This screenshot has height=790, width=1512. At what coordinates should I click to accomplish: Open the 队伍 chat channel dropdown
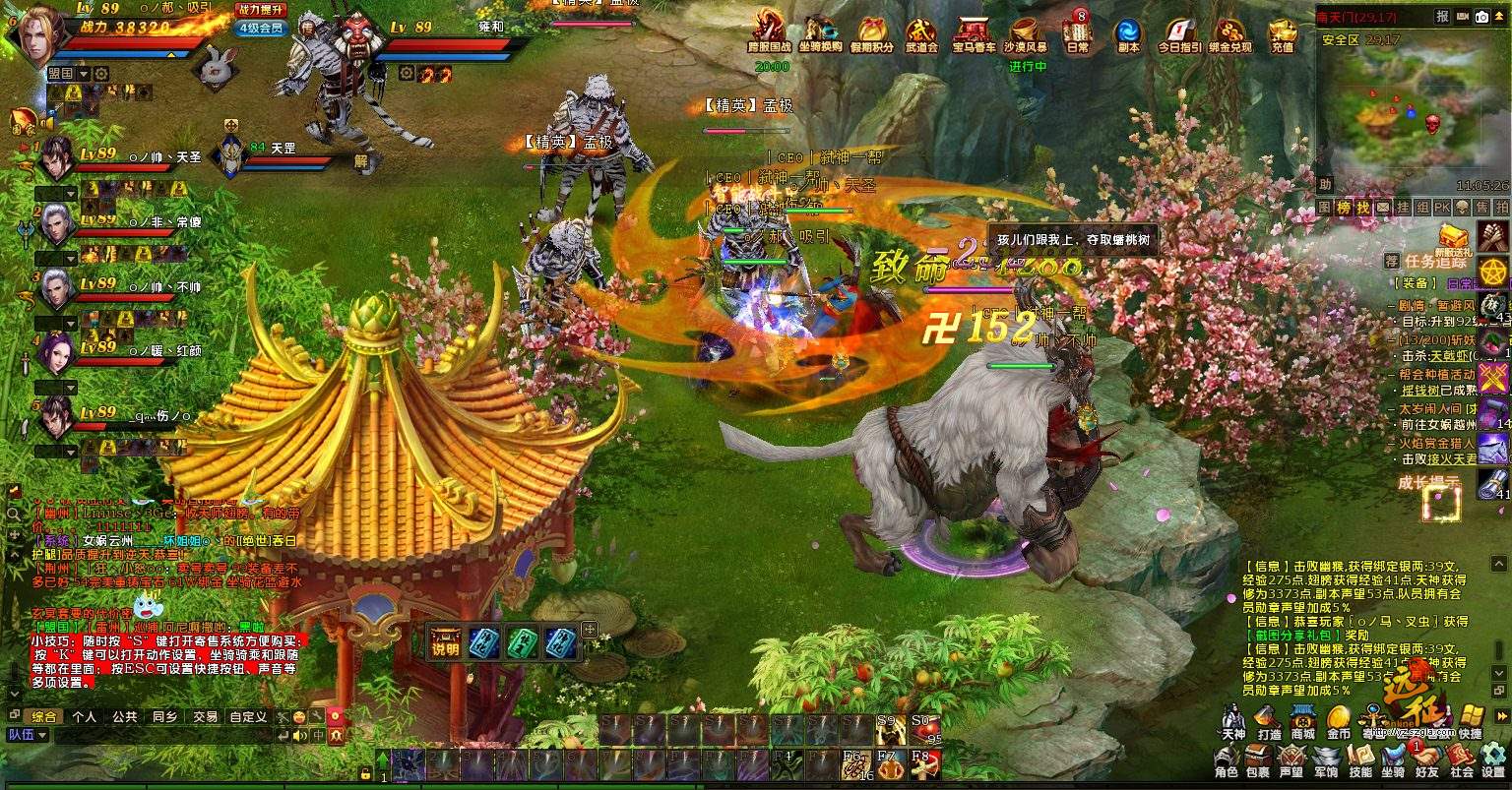(28, 735)
